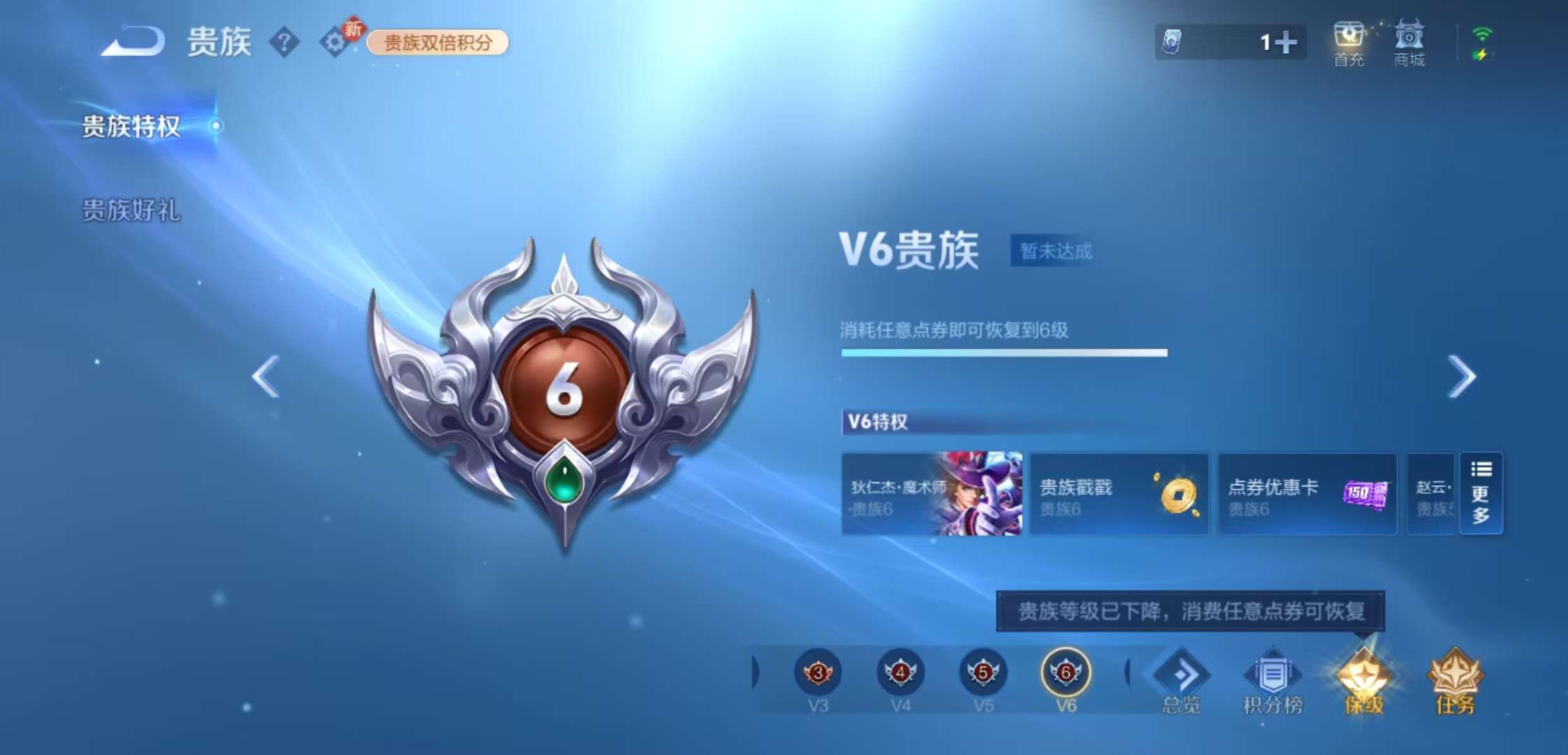Open the 首充 first-recharge icon
Image resolution: width=1568 pixels, height=755 pixels.
[1349, 42]
